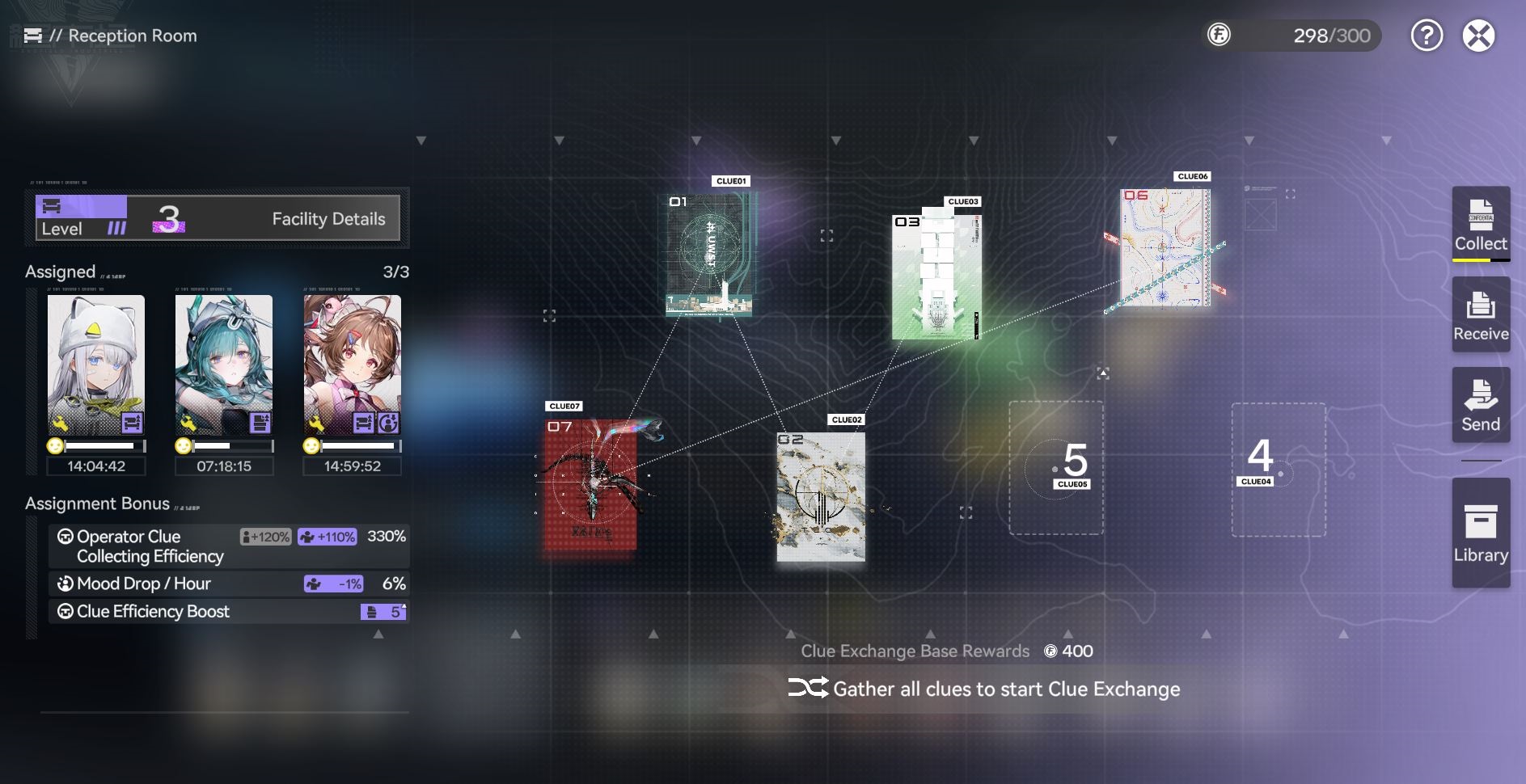
Task: Open Facility Details panel
Action: click(x=328, y=219)
